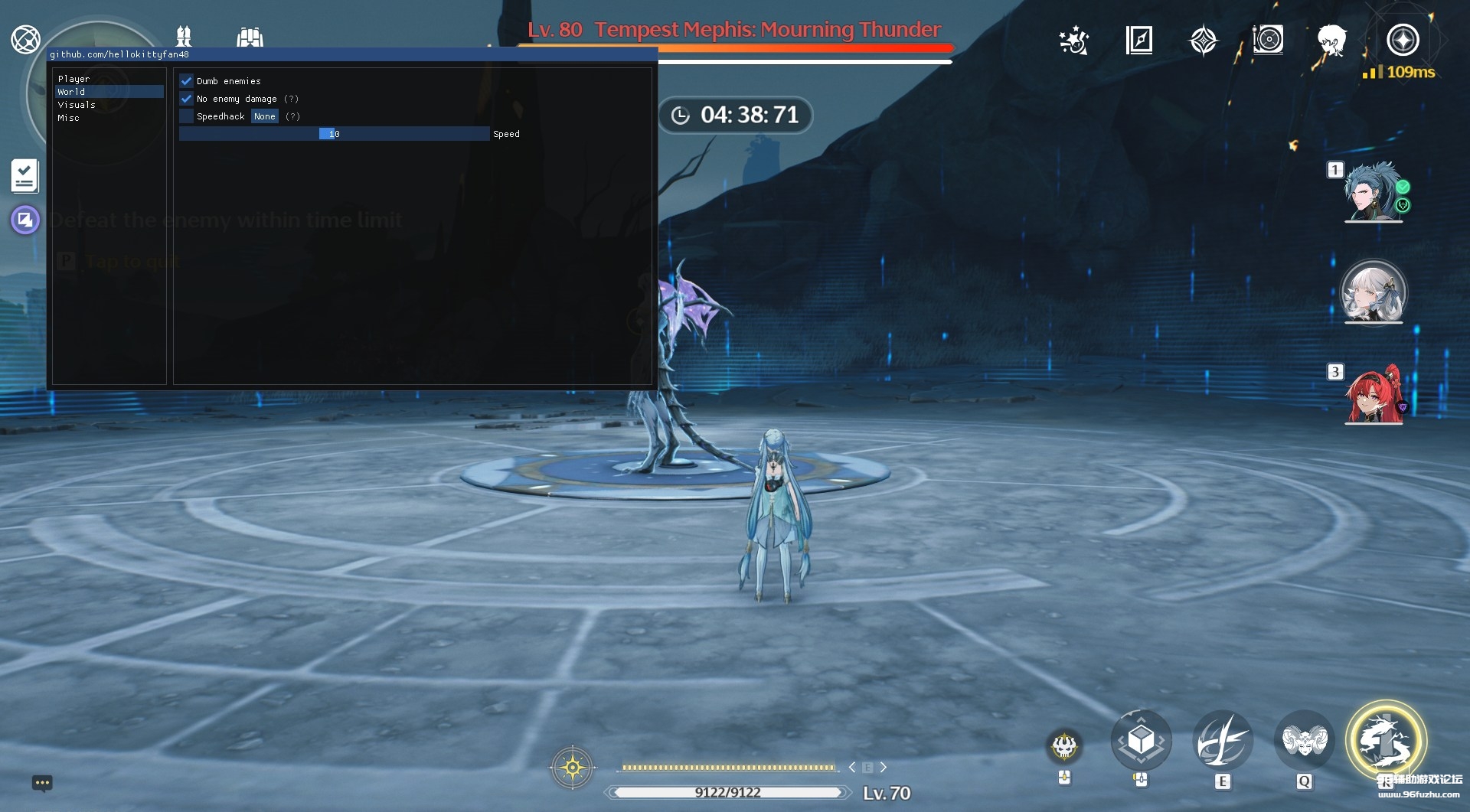The height and width of the screenshot is (812, 1470).
Task: Enable the Speedhack checkbox
Action: (187, 116)
